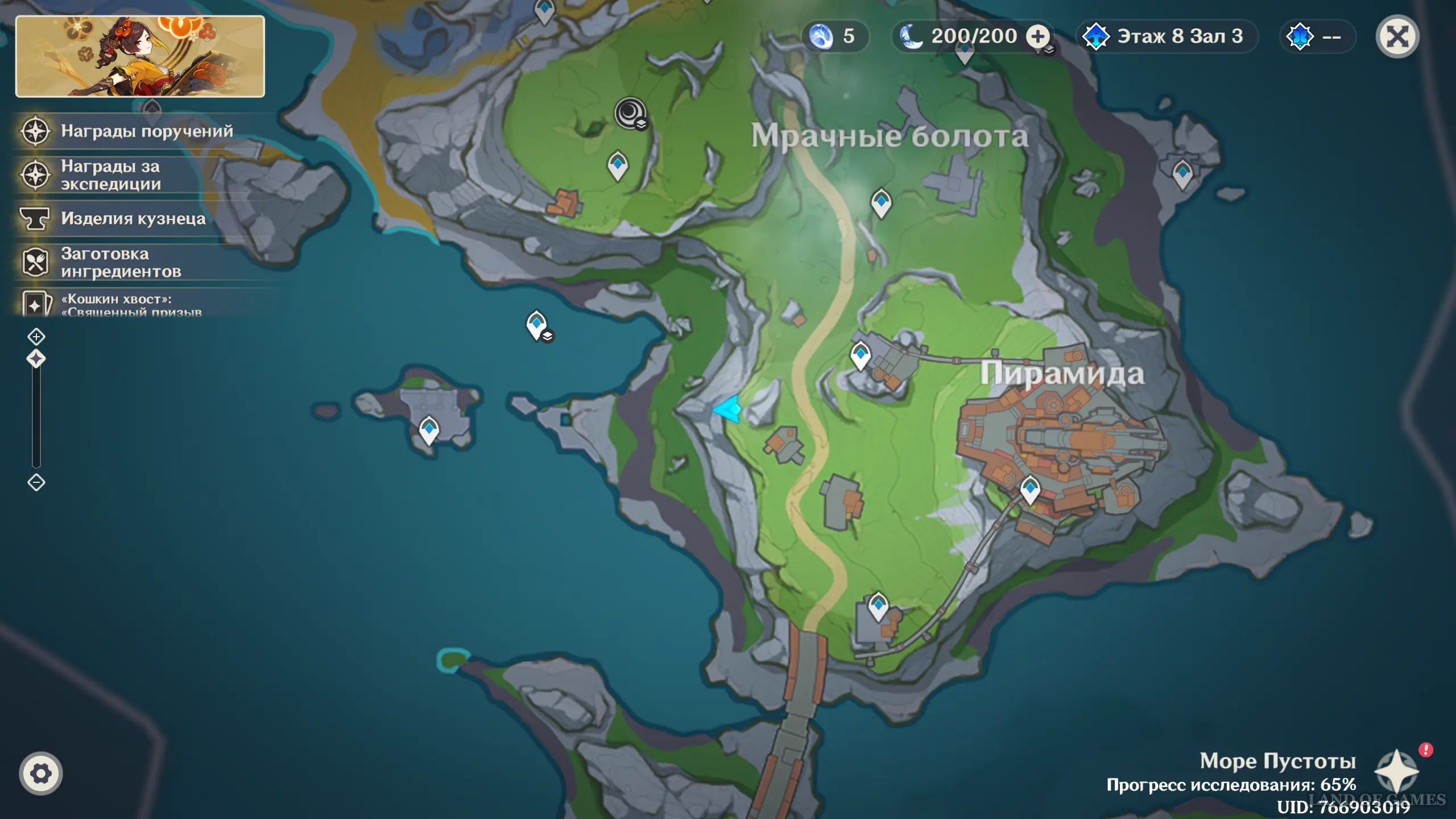Choose Заготовка ингредиентов entry
The height and width of the screenshot is (819, 1456).
click(x=121, y=263)
